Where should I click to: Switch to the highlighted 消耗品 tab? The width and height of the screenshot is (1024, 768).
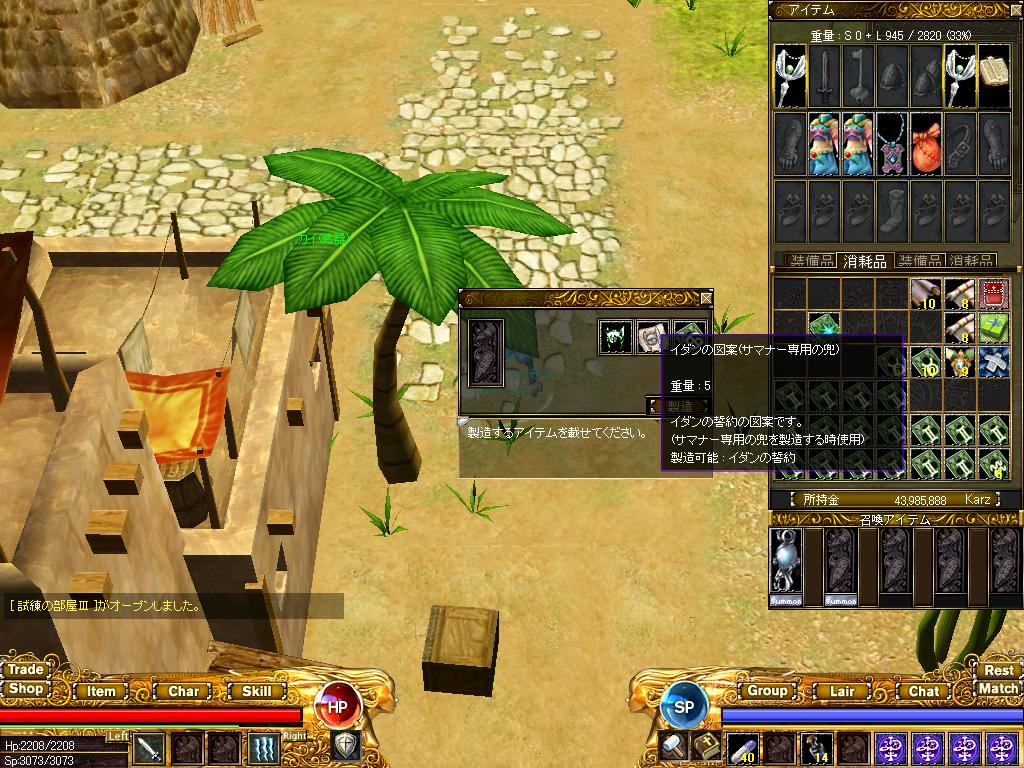coord(864,261)
